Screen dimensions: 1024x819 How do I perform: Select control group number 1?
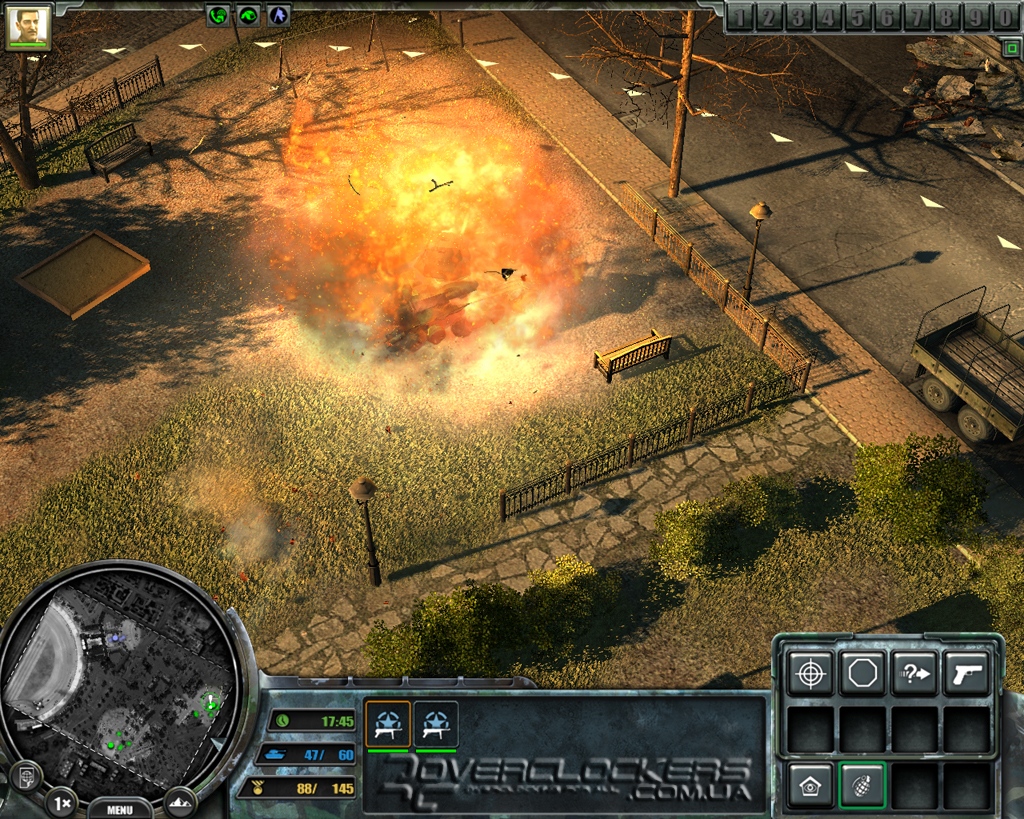click(739, 17)
